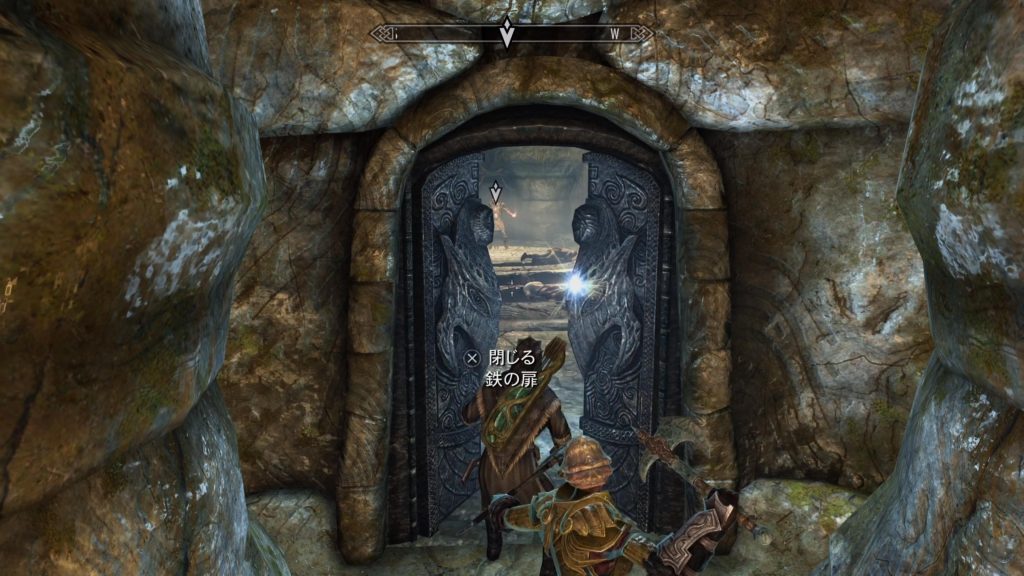Click the quest marker on the compass

click(507, 32)
